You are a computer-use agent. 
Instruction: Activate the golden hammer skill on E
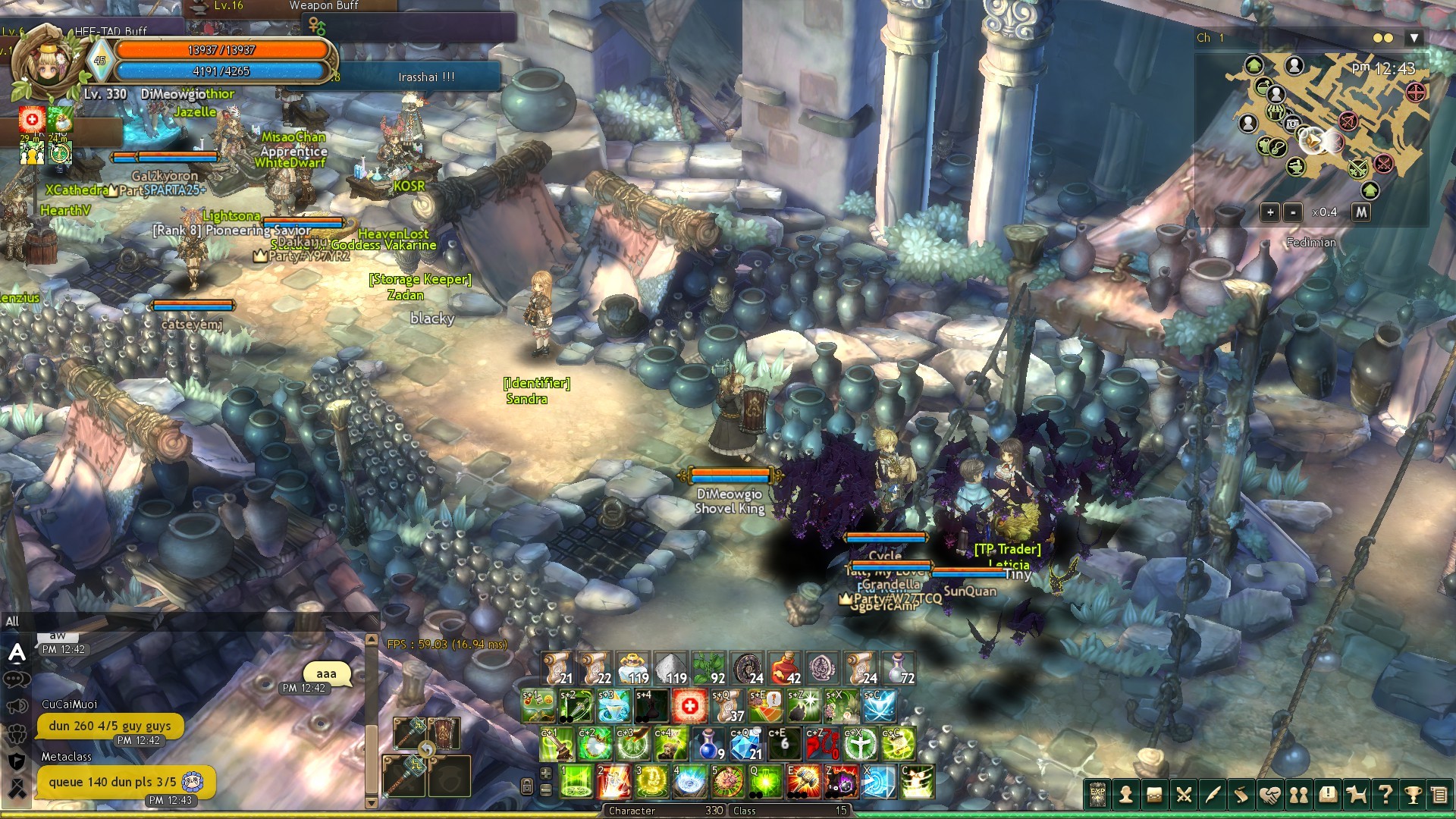[x=803, y=782]
